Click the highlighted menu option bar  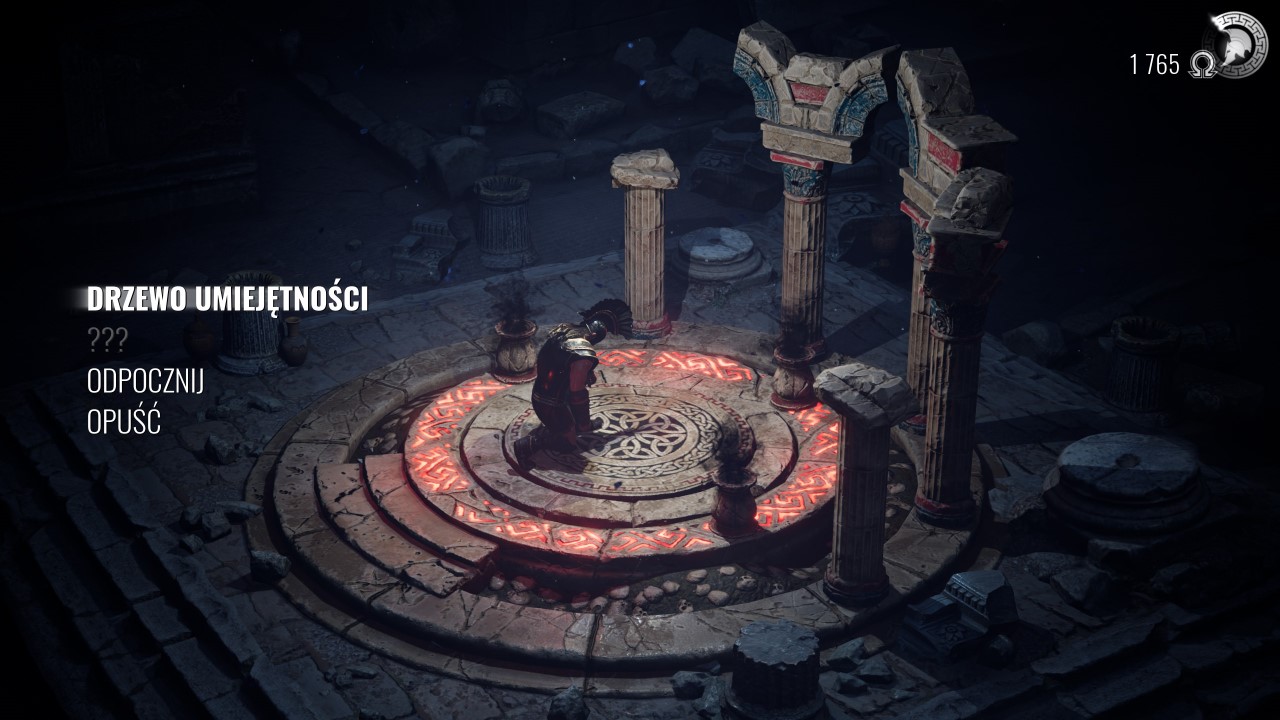(230, 297)
